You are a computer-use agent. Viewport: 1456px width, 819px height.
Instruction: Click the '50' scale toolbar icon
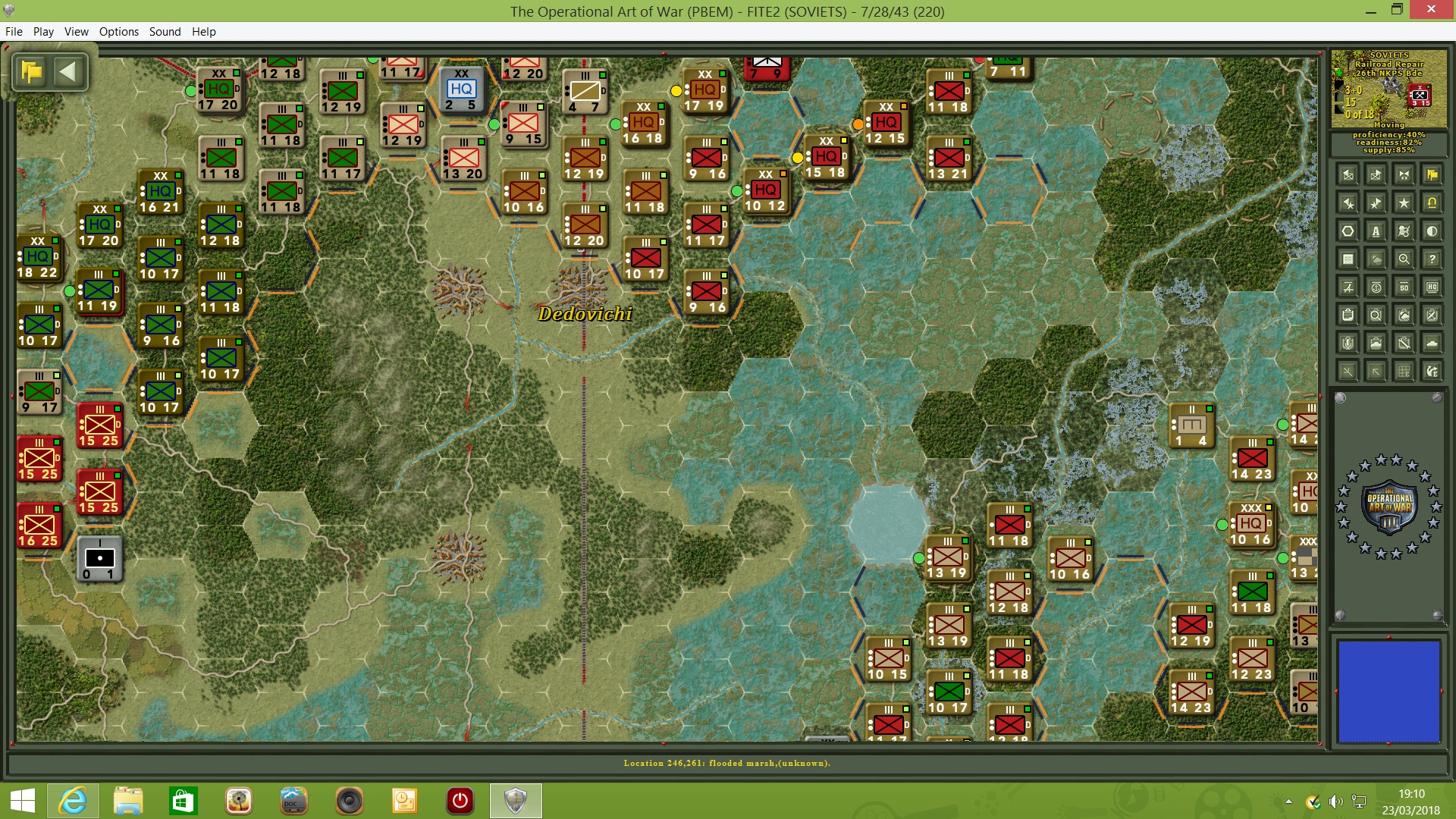(x=1404, y=287)
